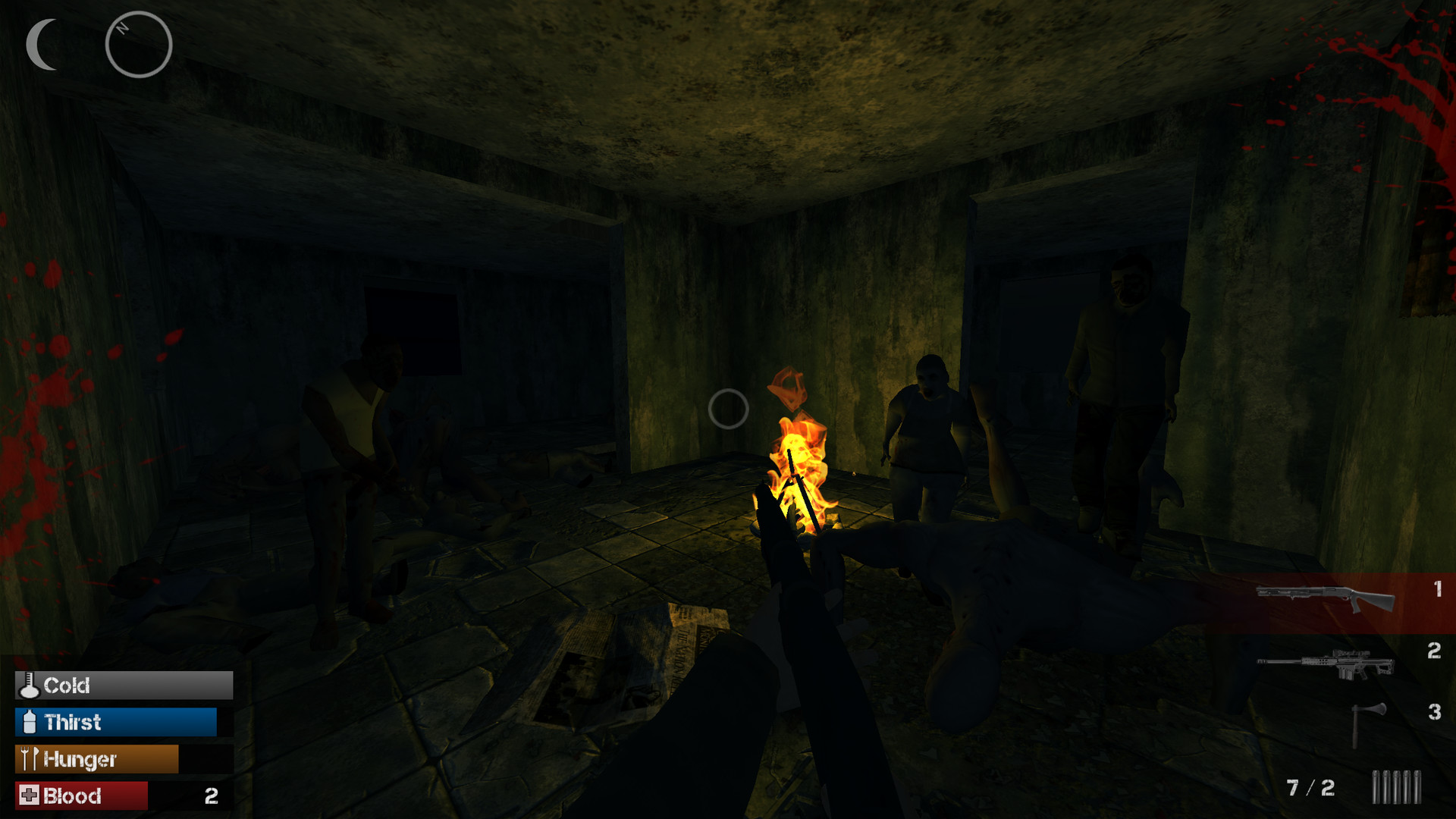The height and width of the screenshot is (819, 1456).
Task: Click the crosshair circle at screen center
Action: (x=730, y=409)
